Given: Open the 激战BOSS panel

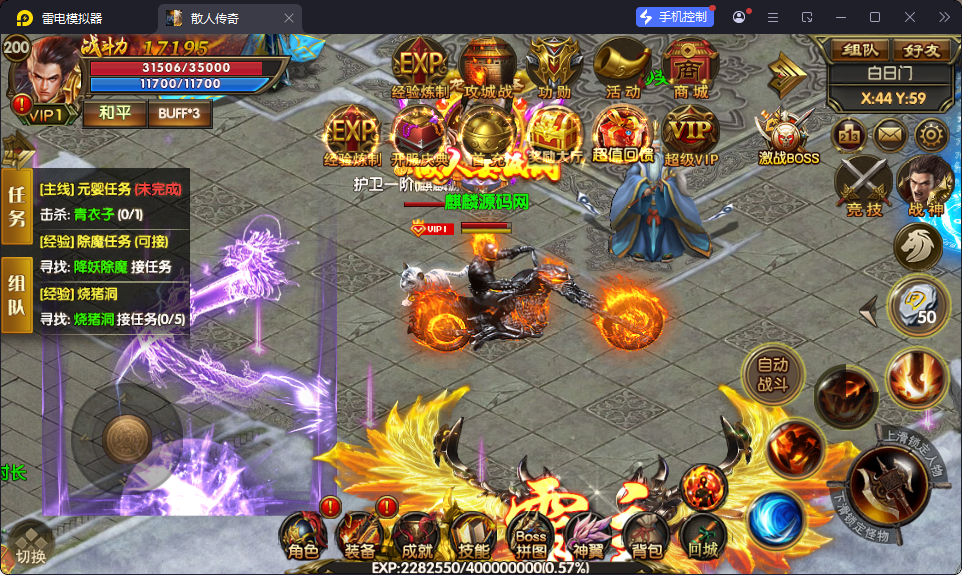Looking at the screenshot, I should pos(788,138).
